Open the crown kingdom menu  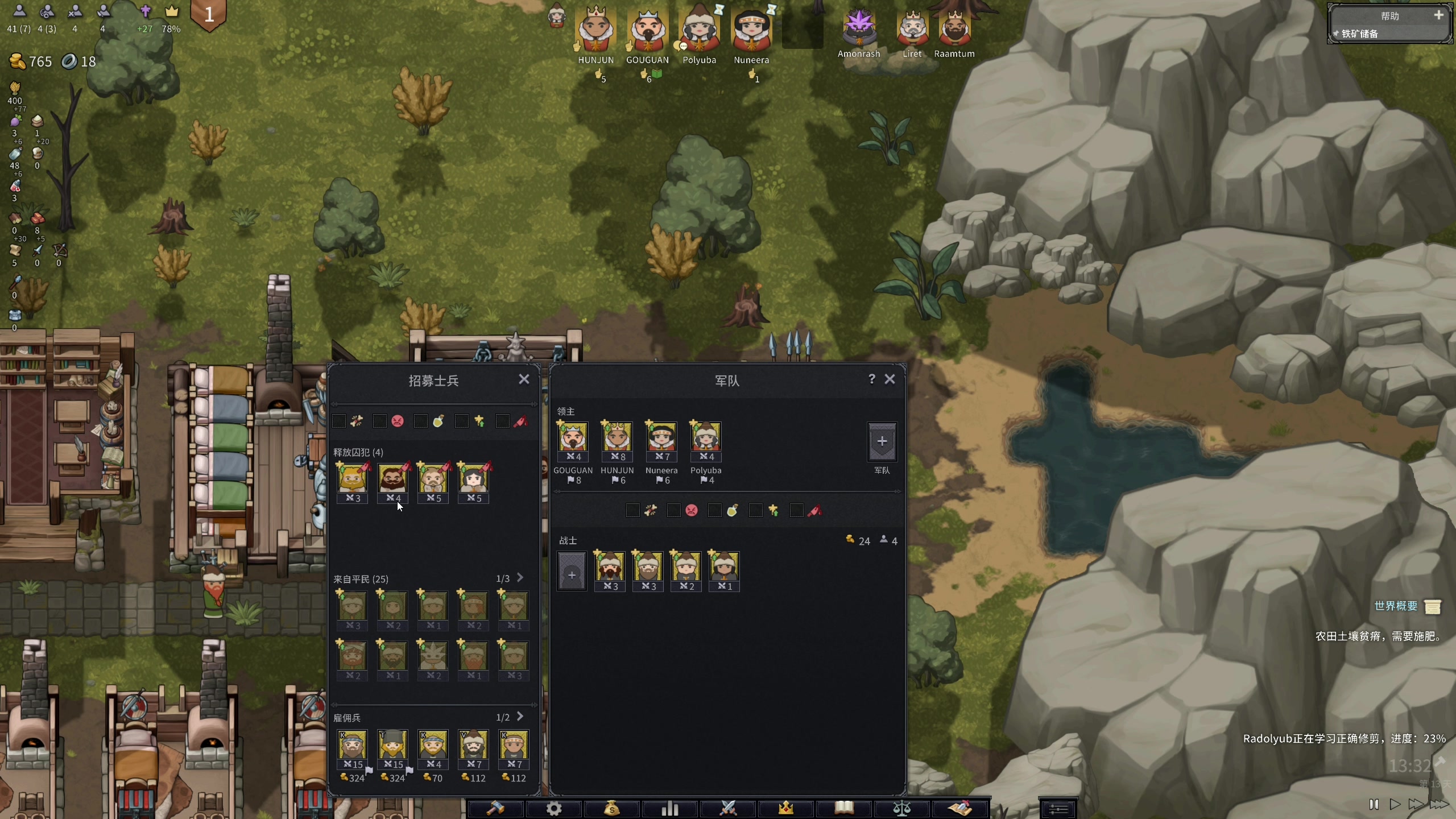pos(786,808)
